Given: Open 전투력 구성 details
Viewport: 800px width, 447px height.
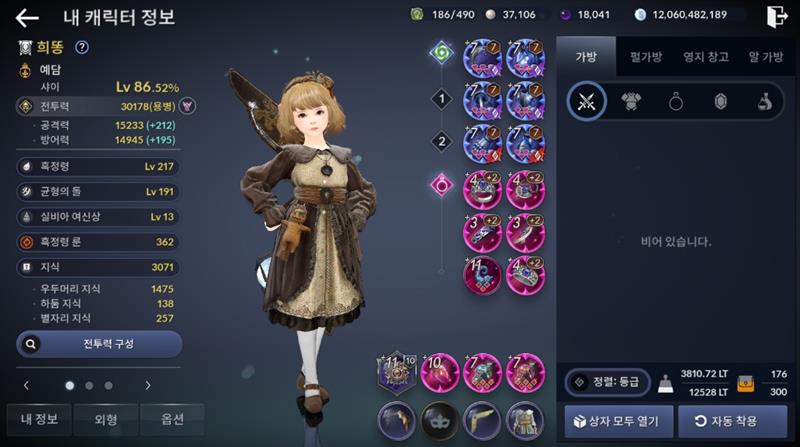Looking at the screenshot, I should point(99,344).
